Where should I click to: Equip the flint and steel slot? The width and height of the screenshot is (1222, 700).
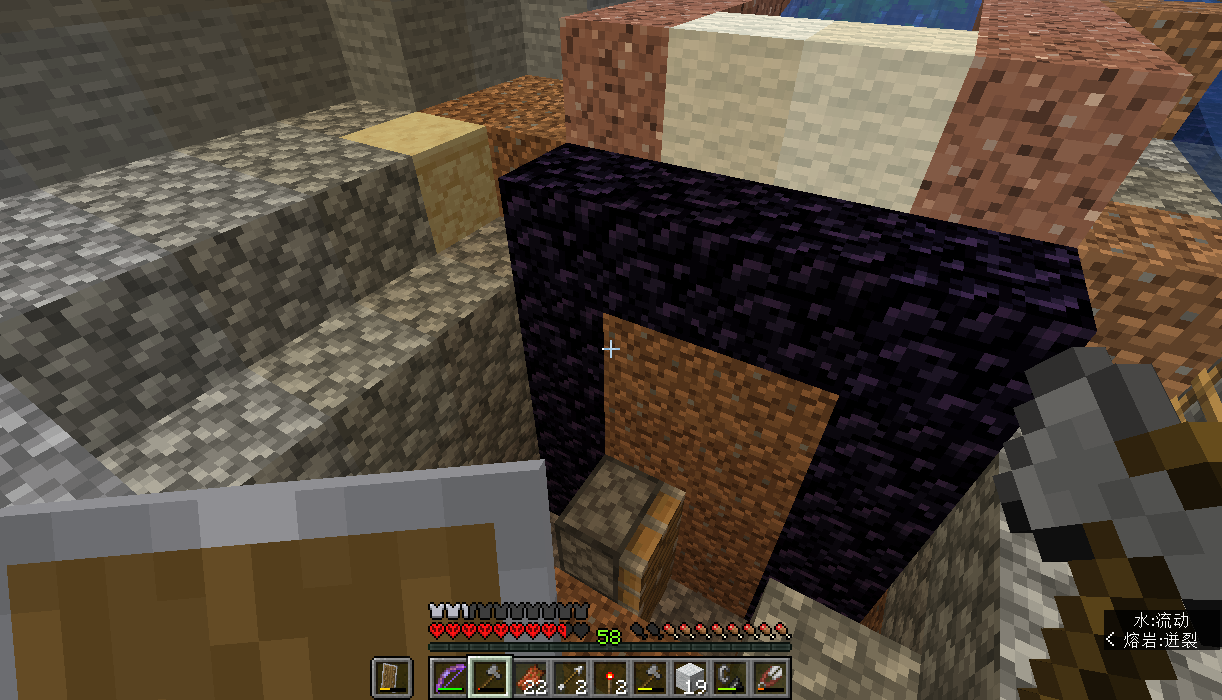(730, 678)
